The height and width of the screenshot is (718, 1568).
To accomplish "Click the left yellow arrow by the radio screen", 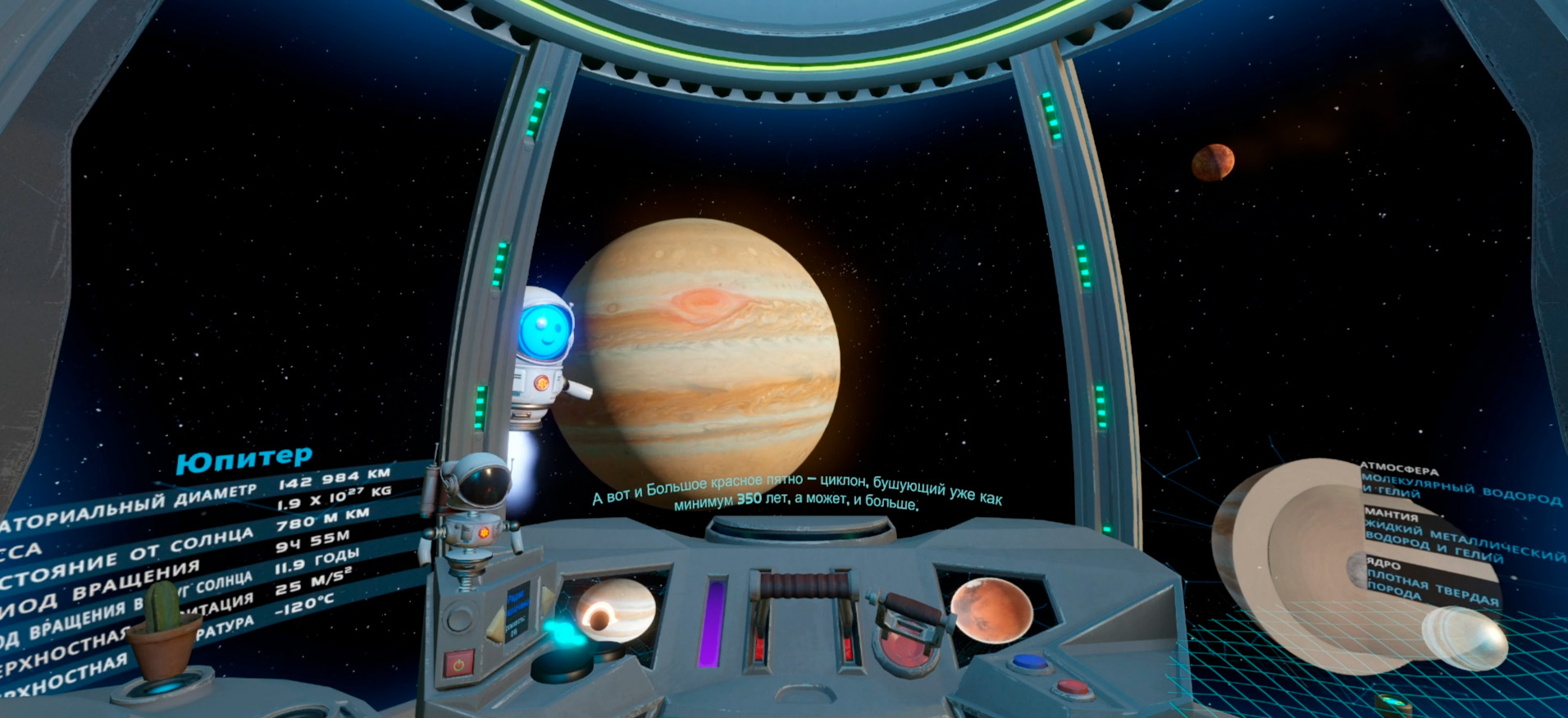I will (497, 627).
